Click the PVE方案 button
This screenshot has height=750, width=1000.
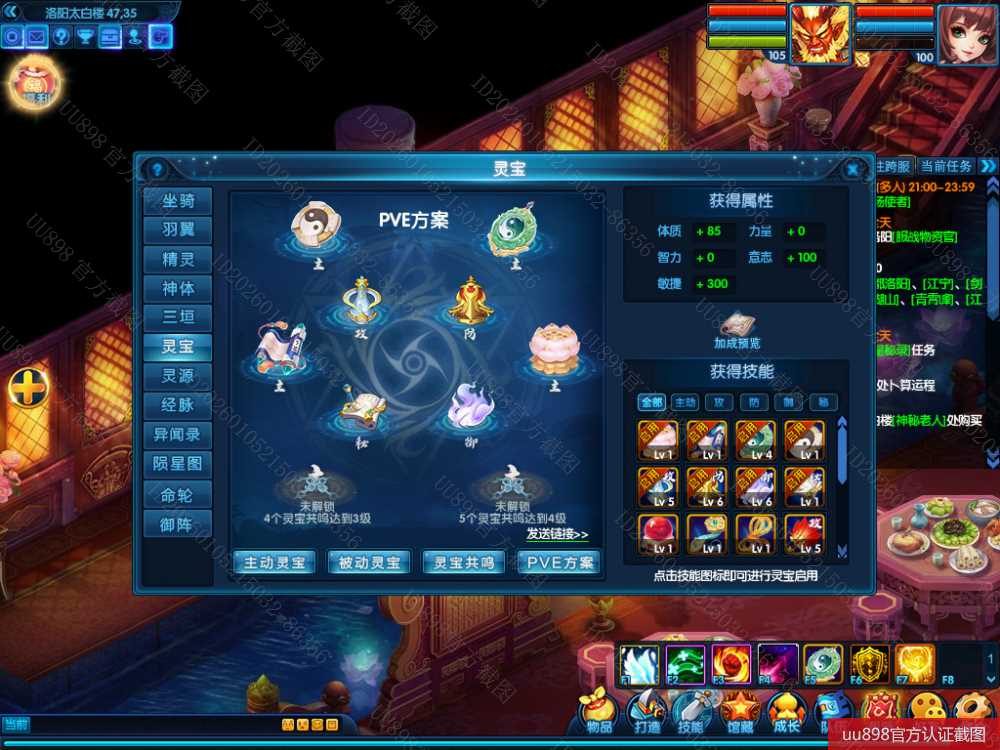point(559,562)
